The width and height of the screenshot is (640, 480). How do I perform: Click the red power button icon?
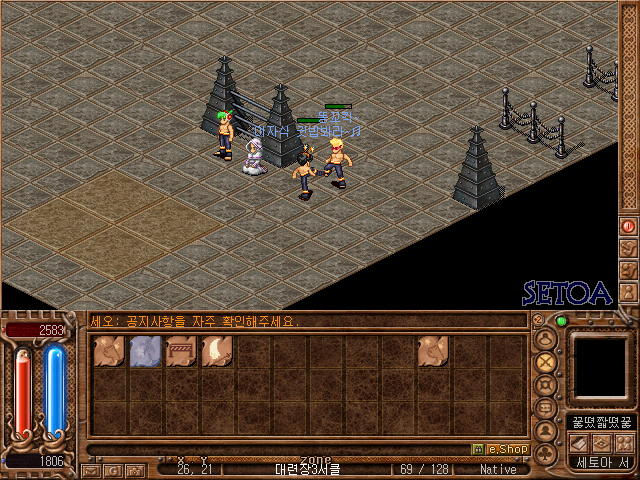[629, 226]
